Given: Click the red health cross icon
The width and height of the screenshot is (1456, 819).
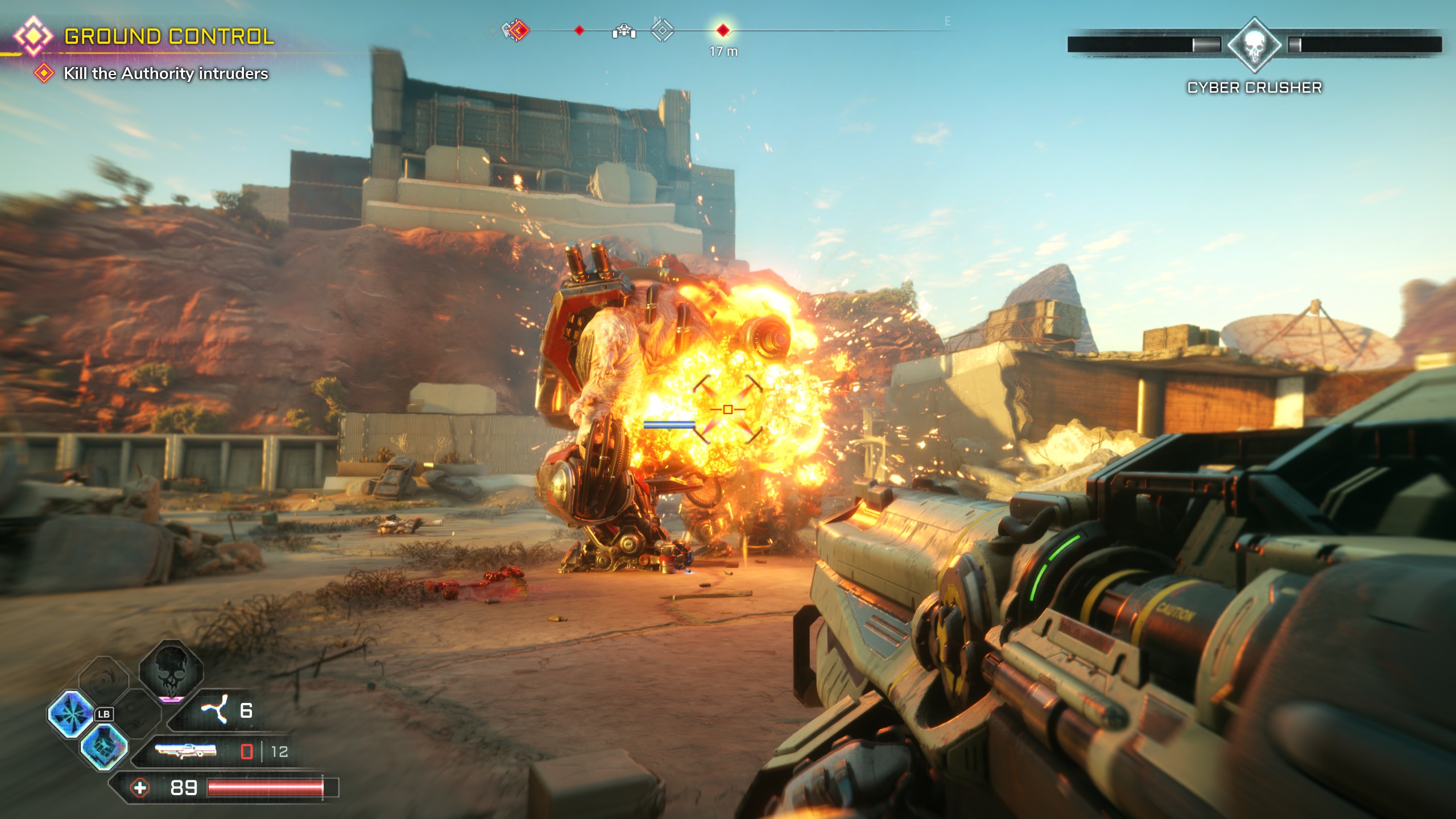Looking at the screenshot, I should 140,788.
